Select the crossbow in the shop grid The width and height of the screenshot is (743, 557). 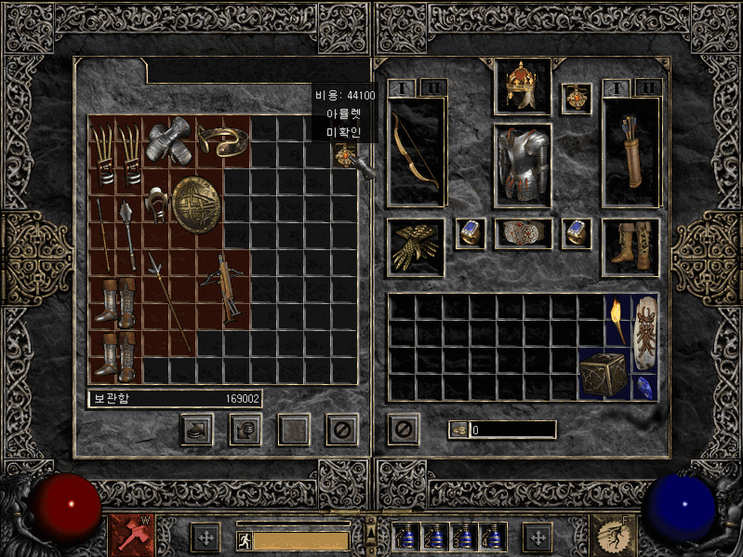coord(221,284)
